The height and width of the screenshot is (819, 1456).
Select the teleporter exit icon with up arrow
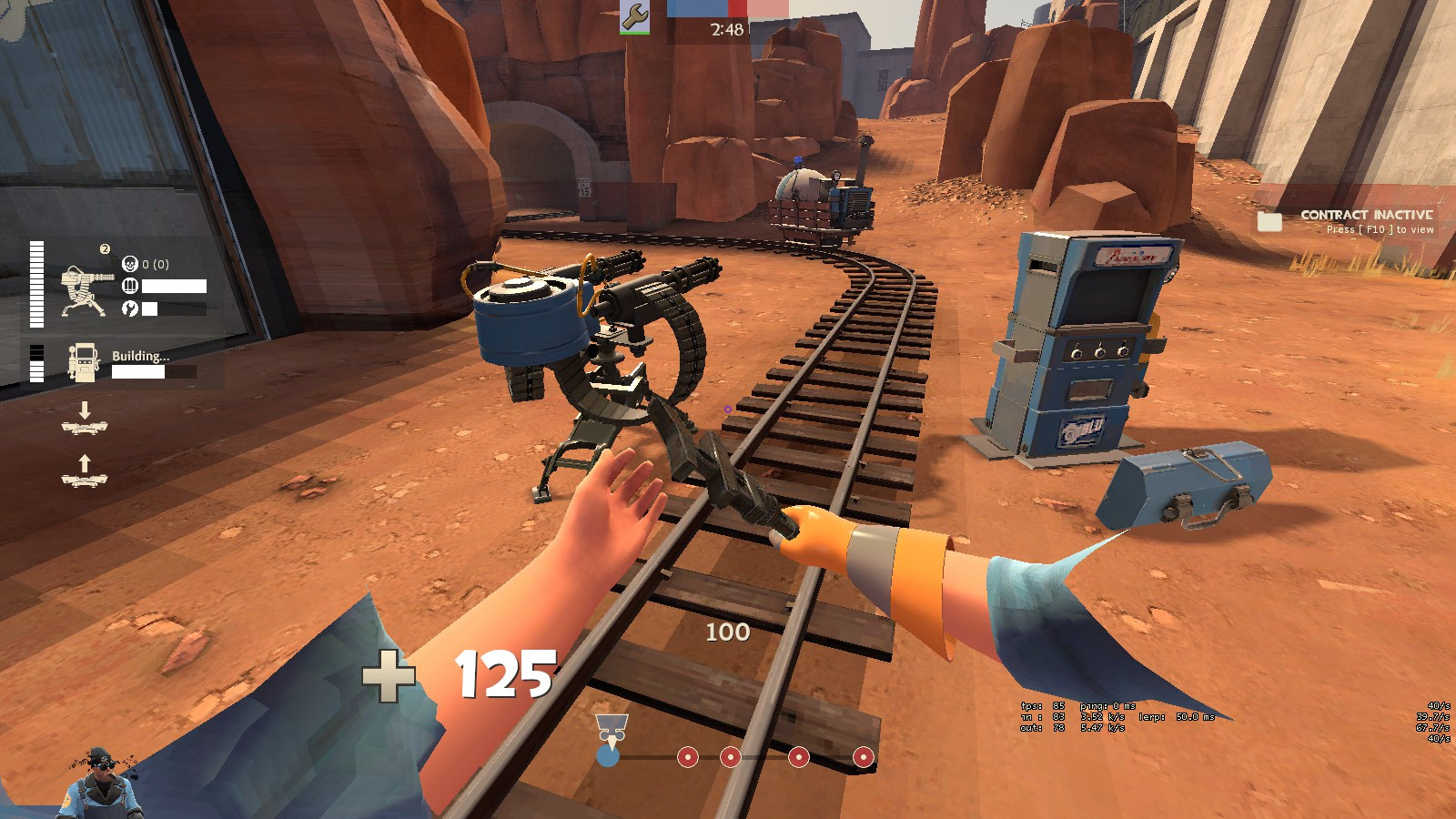(85, 470)
